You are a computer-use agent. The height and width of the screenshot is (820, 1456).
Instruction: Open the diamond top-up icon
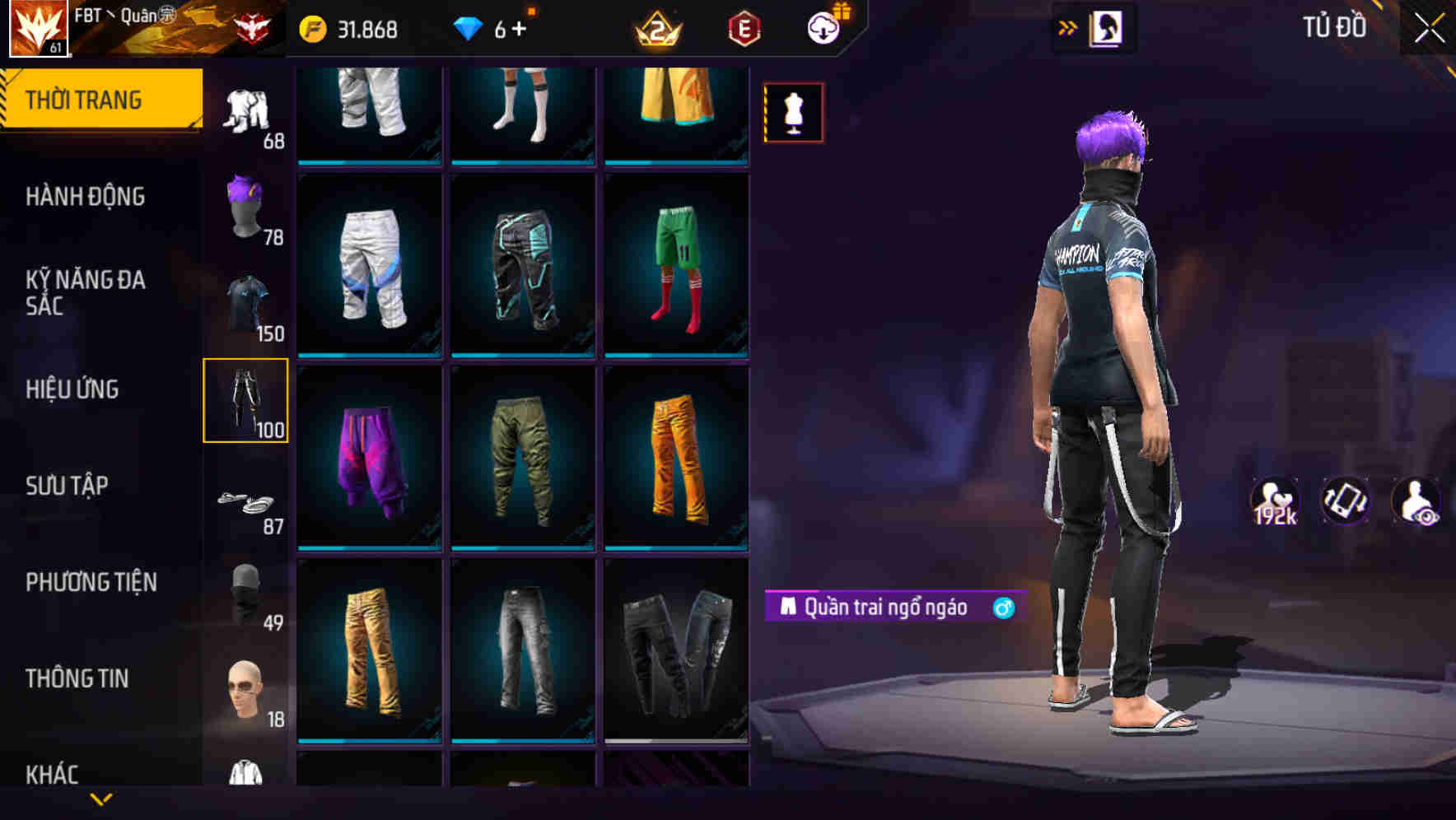click(x=469, y=26)
